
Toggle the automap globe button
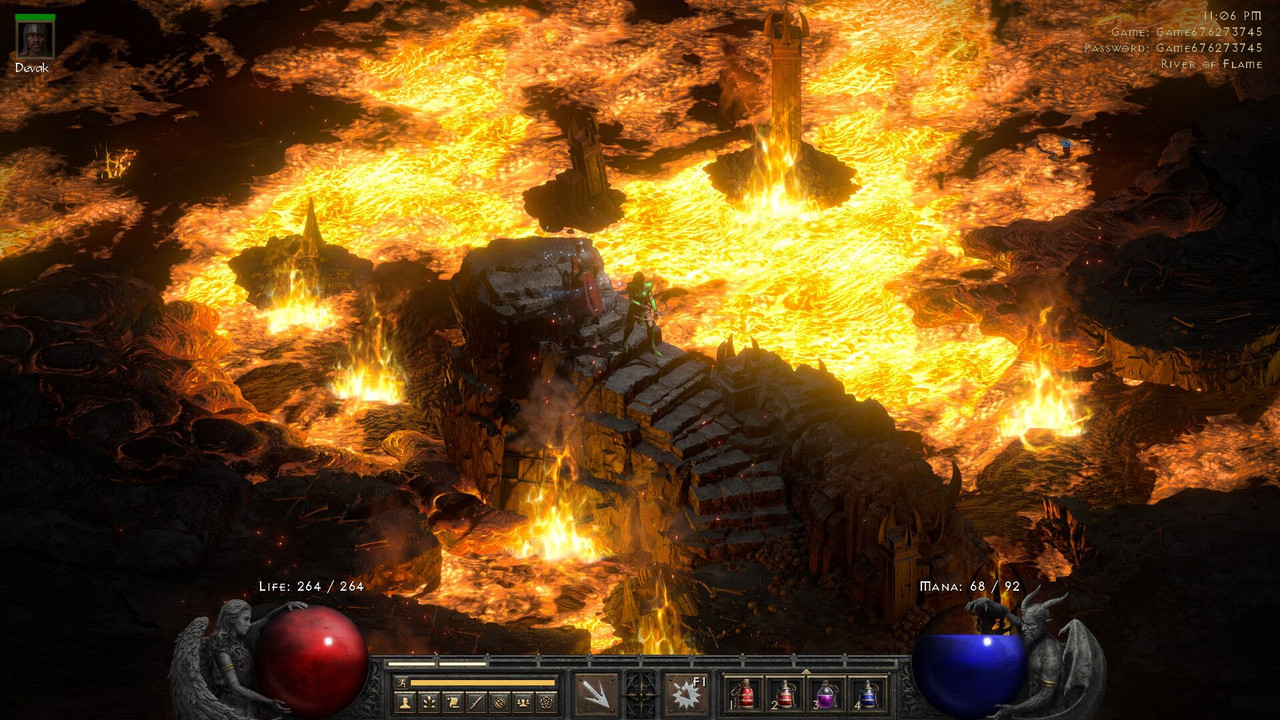pyautogui.click(x=500, y=702)
